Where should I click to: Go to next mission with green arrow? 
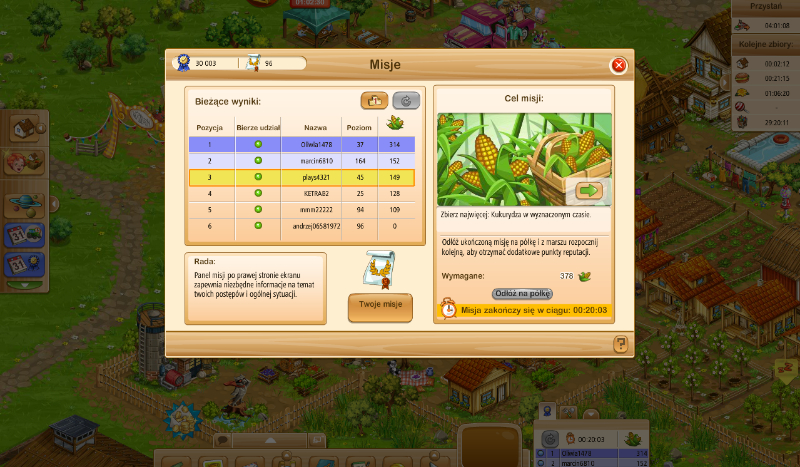tap(588, 190)
